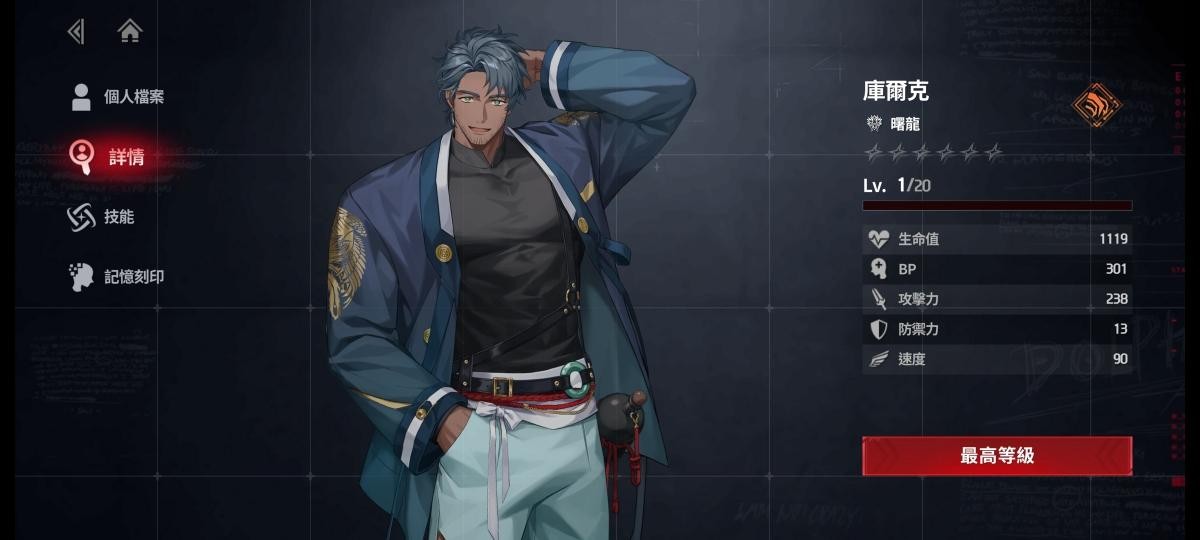Return to the home screen

click(x=130, y=32)
